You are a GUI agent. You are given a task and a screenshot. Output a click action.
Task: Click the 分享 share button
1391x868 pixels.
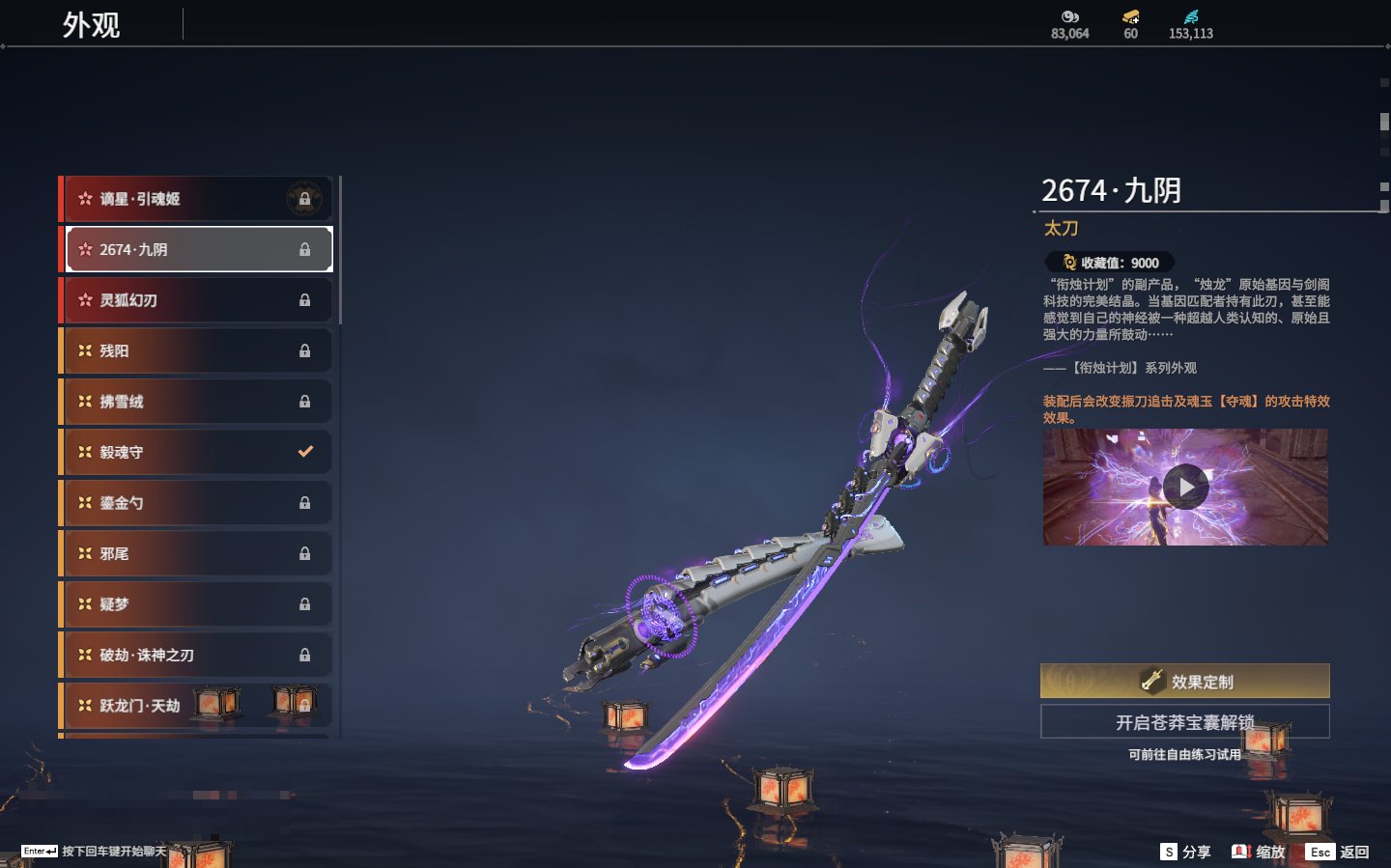pyautogui.click(x=1185, y=852)
